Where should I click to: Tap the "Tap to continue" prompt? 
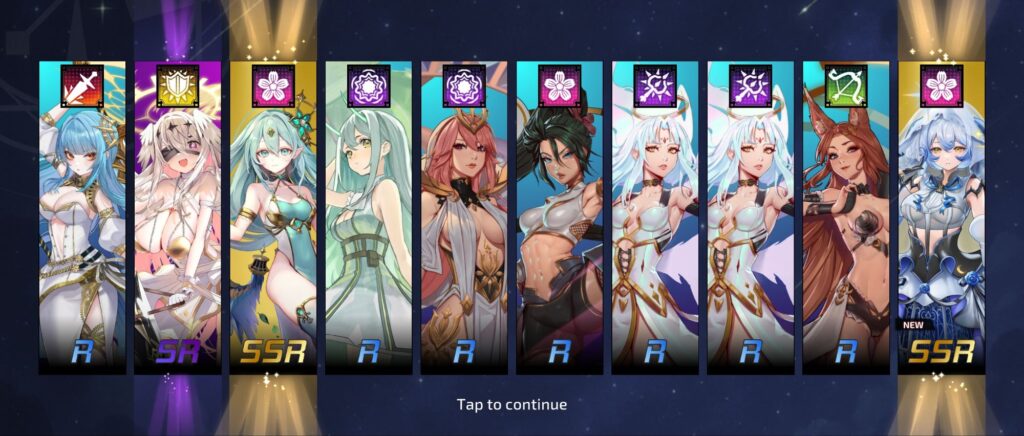pos(512,405)
